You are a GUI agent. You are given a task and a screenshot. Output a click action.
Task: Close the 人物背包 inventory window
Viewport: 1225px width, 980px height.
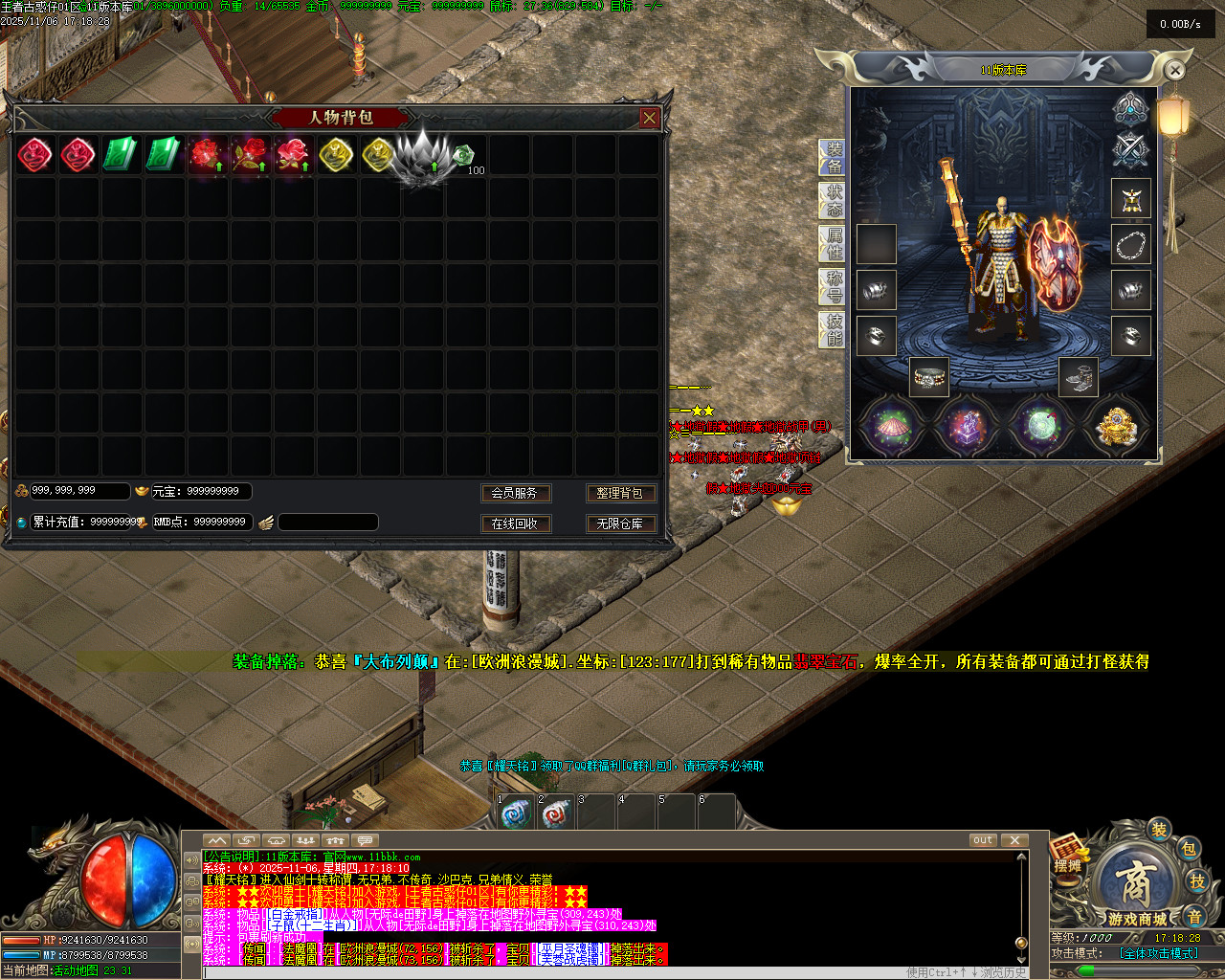tap(650, 118)
